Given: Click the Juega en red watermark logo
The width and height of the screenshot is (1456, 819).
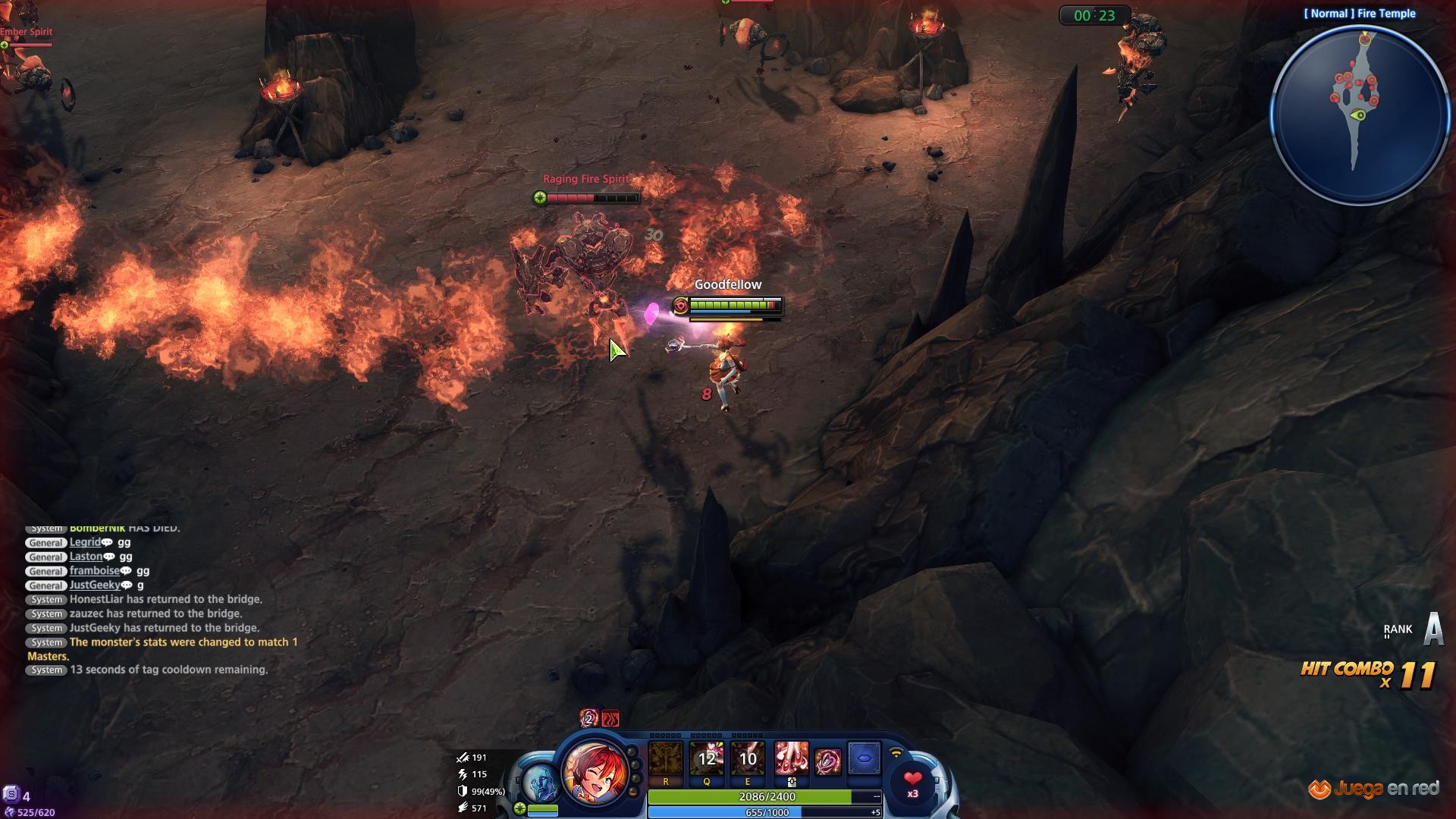Looking at the screenshot, I should (1373, 789).
